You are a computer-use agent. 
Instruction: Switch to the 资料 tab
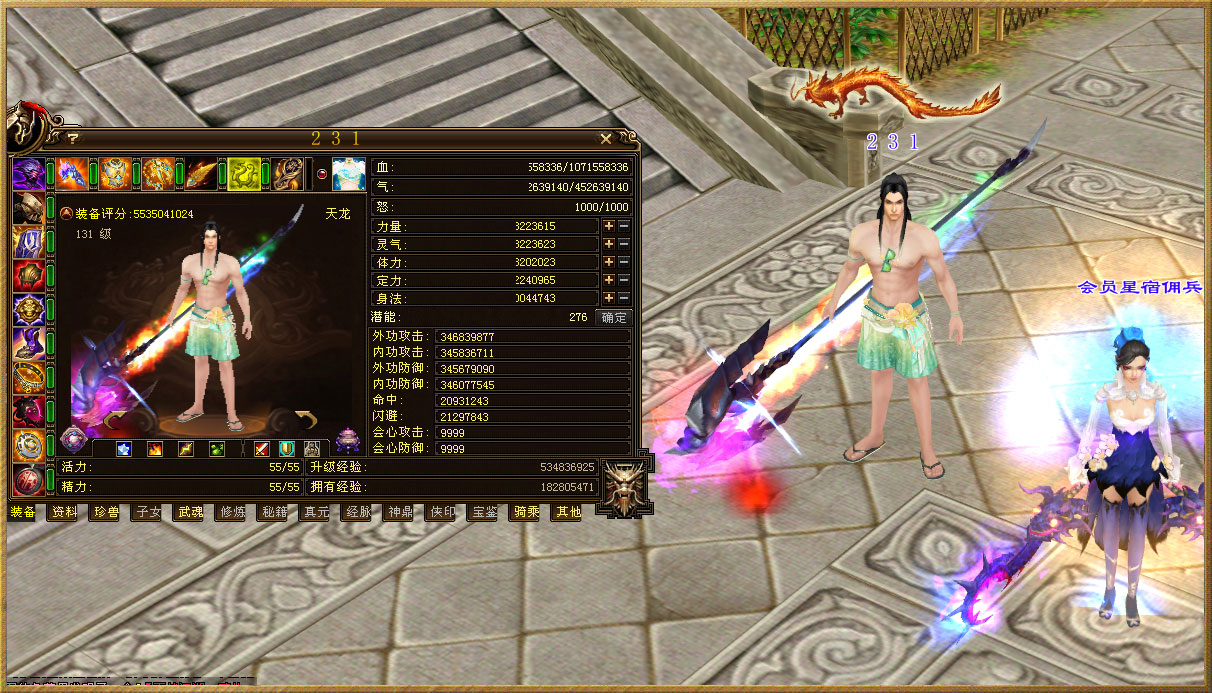pos(64,512)
